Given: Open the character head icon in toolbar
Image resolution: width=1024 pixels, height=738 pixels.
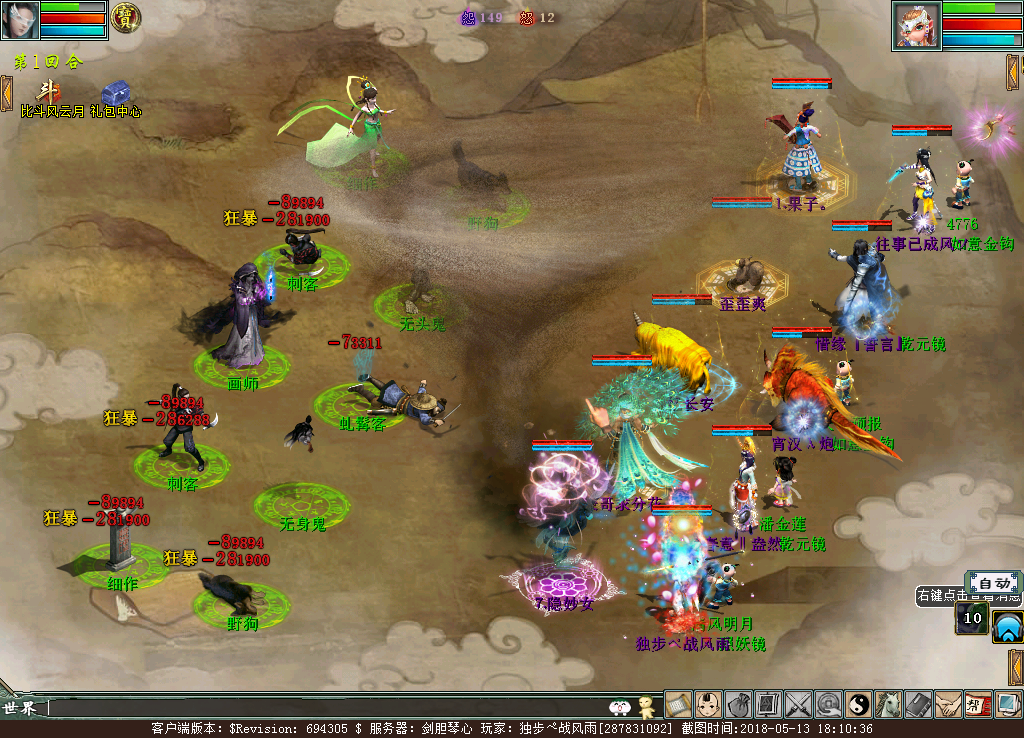Looking at the screenshot, I should pos(709,705).
